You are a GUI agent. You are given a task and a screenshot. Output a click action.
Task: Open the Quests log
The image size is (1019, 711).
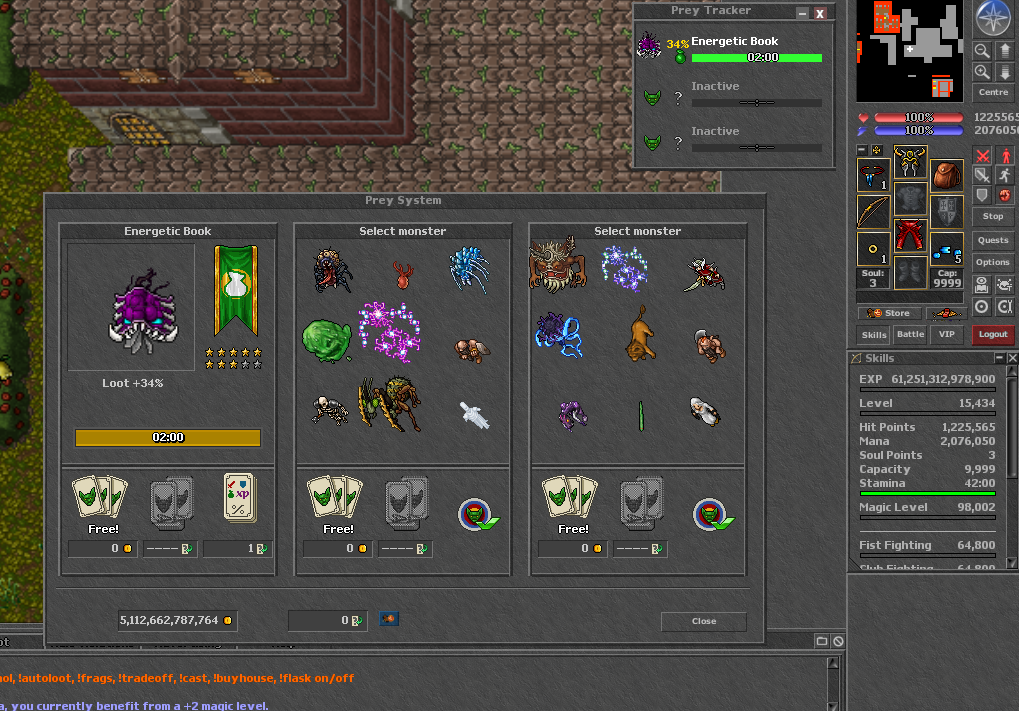point(993,240)
